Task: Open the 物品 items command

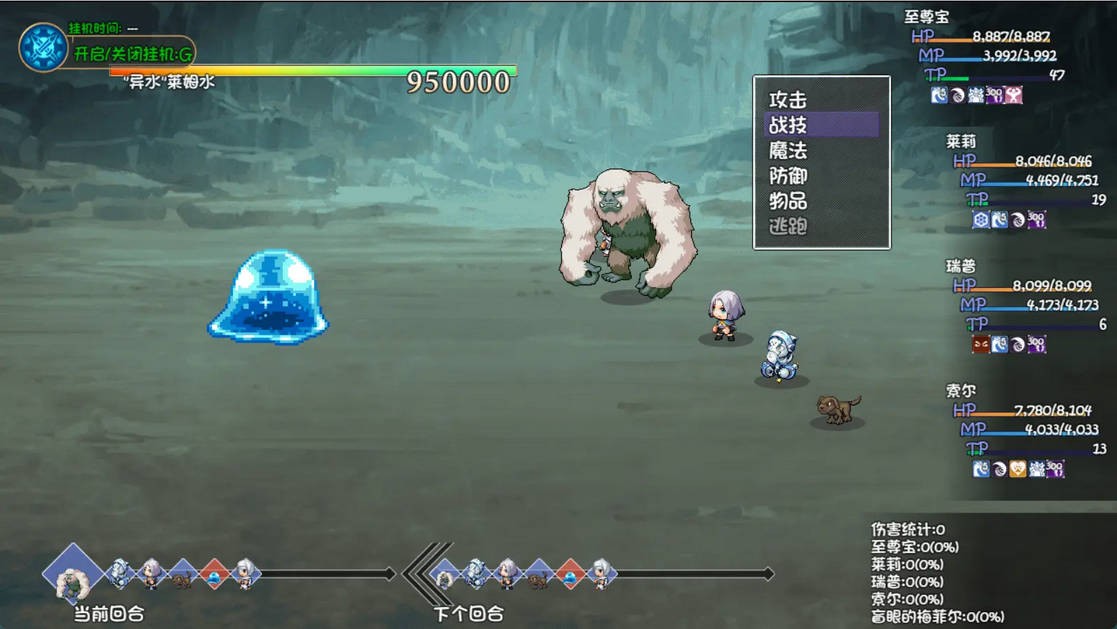Action: pyautogui.click(x=788, y=201)
